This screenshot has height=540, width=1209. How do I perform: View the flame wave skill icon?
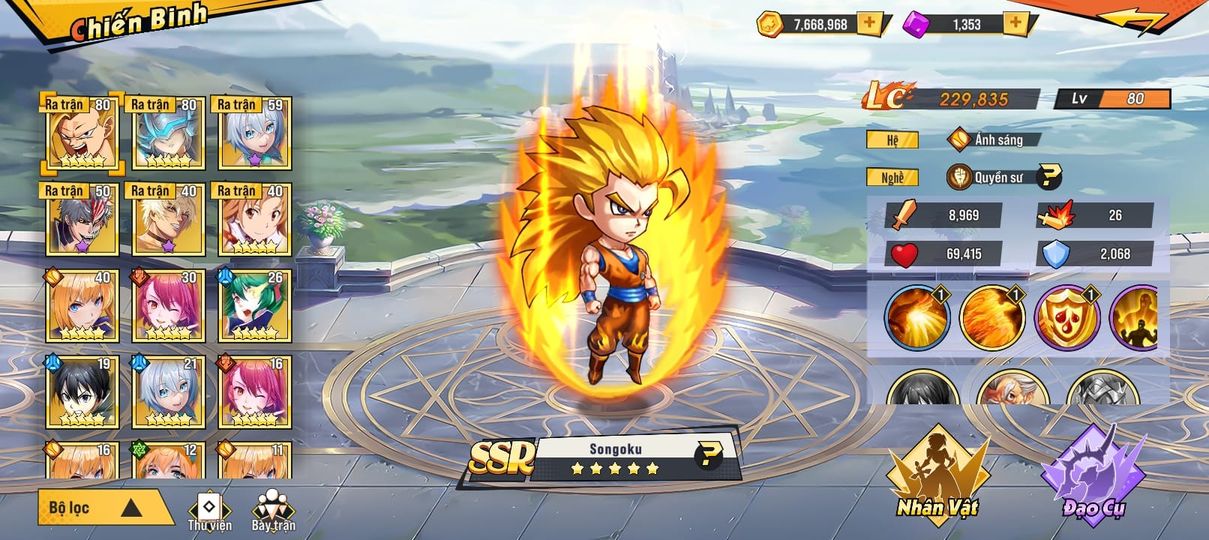pos(992,318)
